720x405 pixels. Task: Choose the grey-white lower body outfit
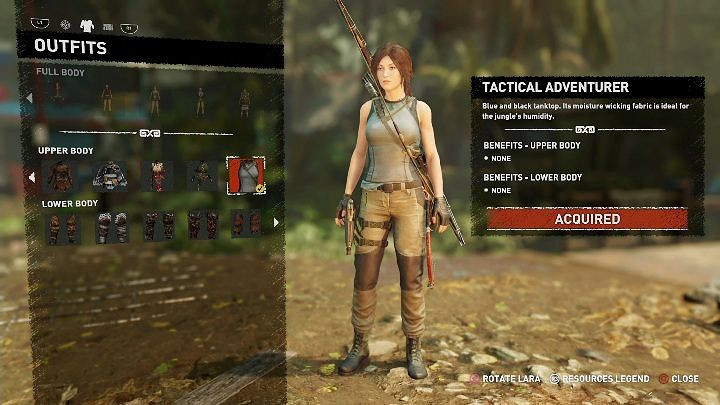[111, 225]
